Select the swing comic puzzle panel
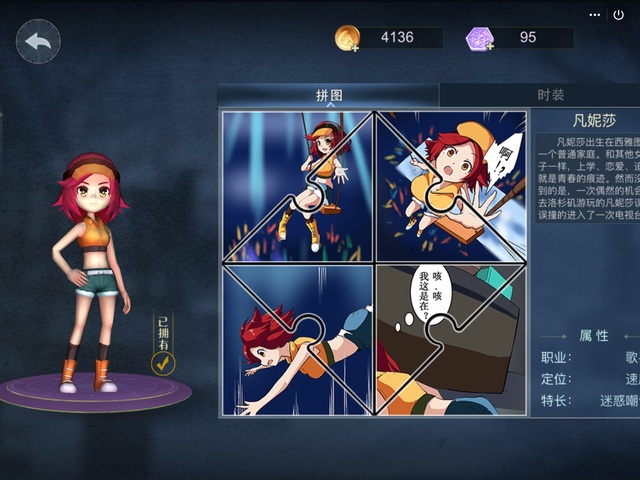 pyautogui.click(x=298, y=186)
